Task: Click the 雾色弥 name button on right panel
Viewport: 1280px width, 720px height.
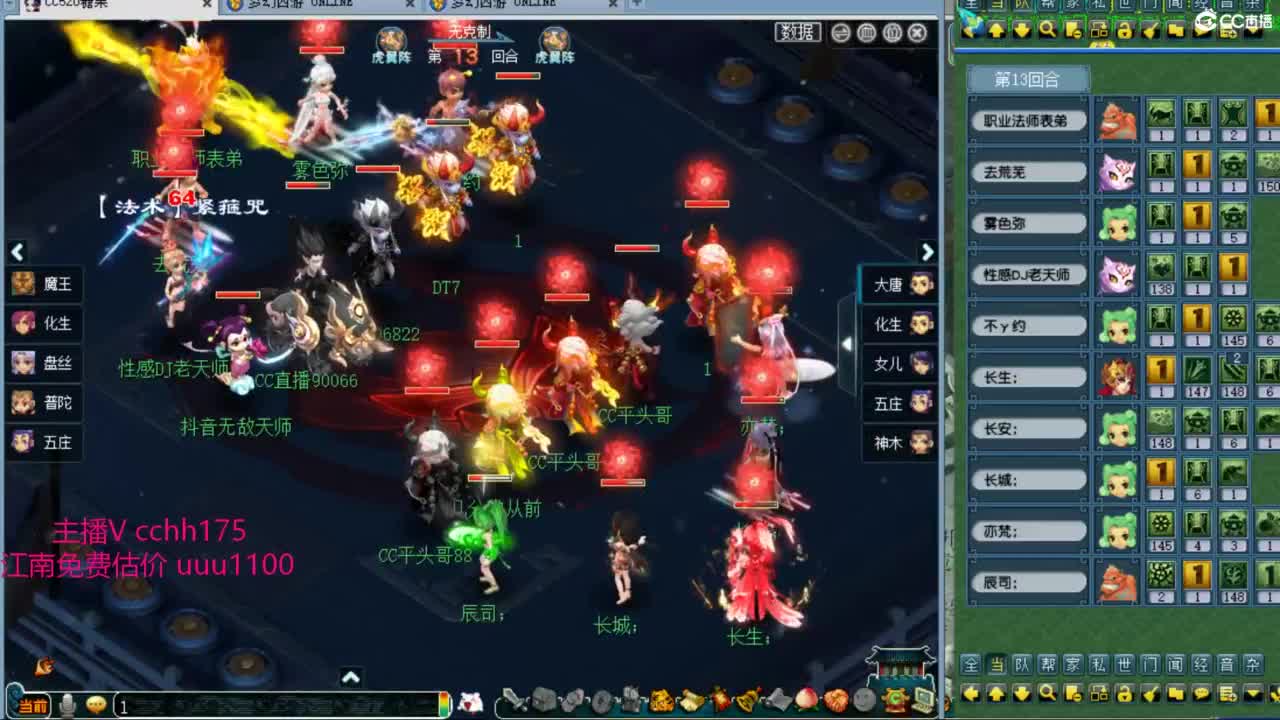Action: (x=1028, y=221)
